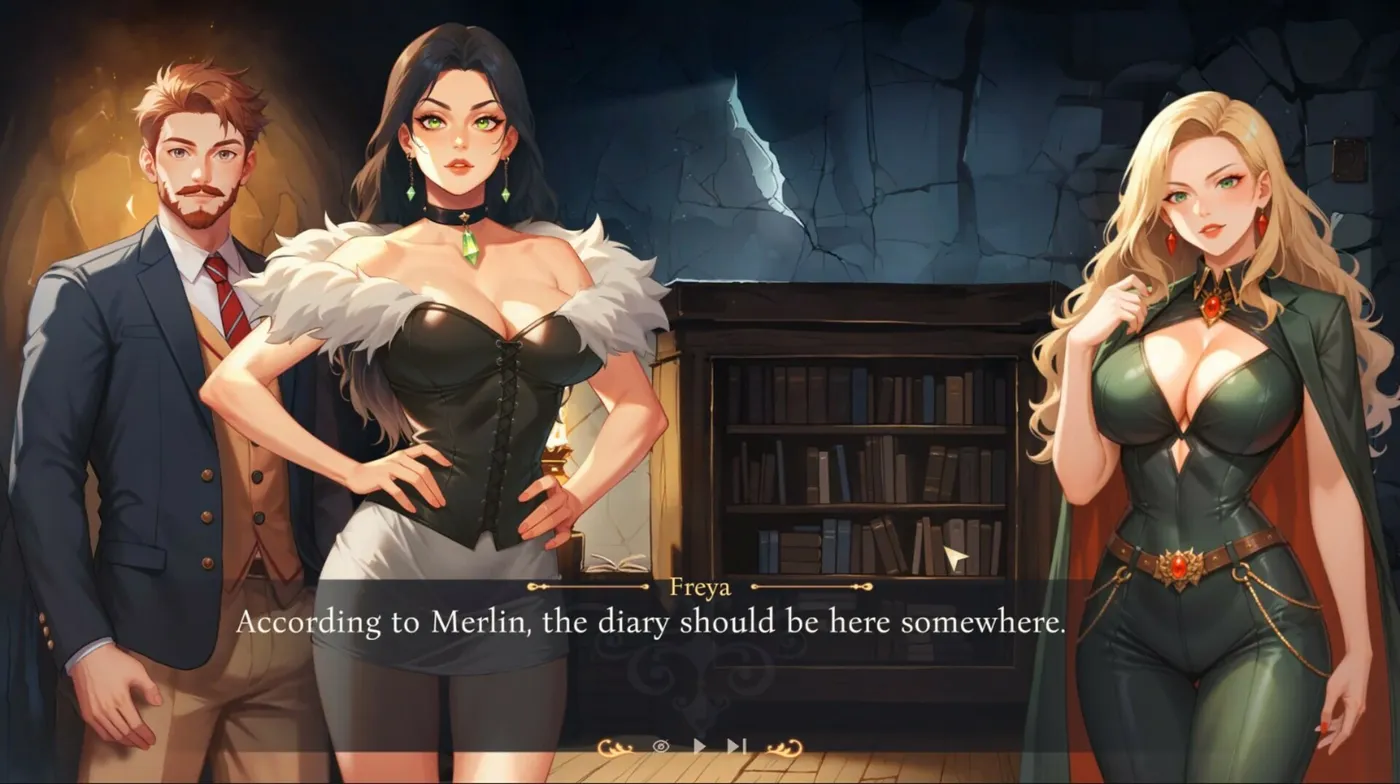The height and width of the screenshot is (784, 1400).
Task: Start auto-play with the play triangle
Action: pos(699,746)
